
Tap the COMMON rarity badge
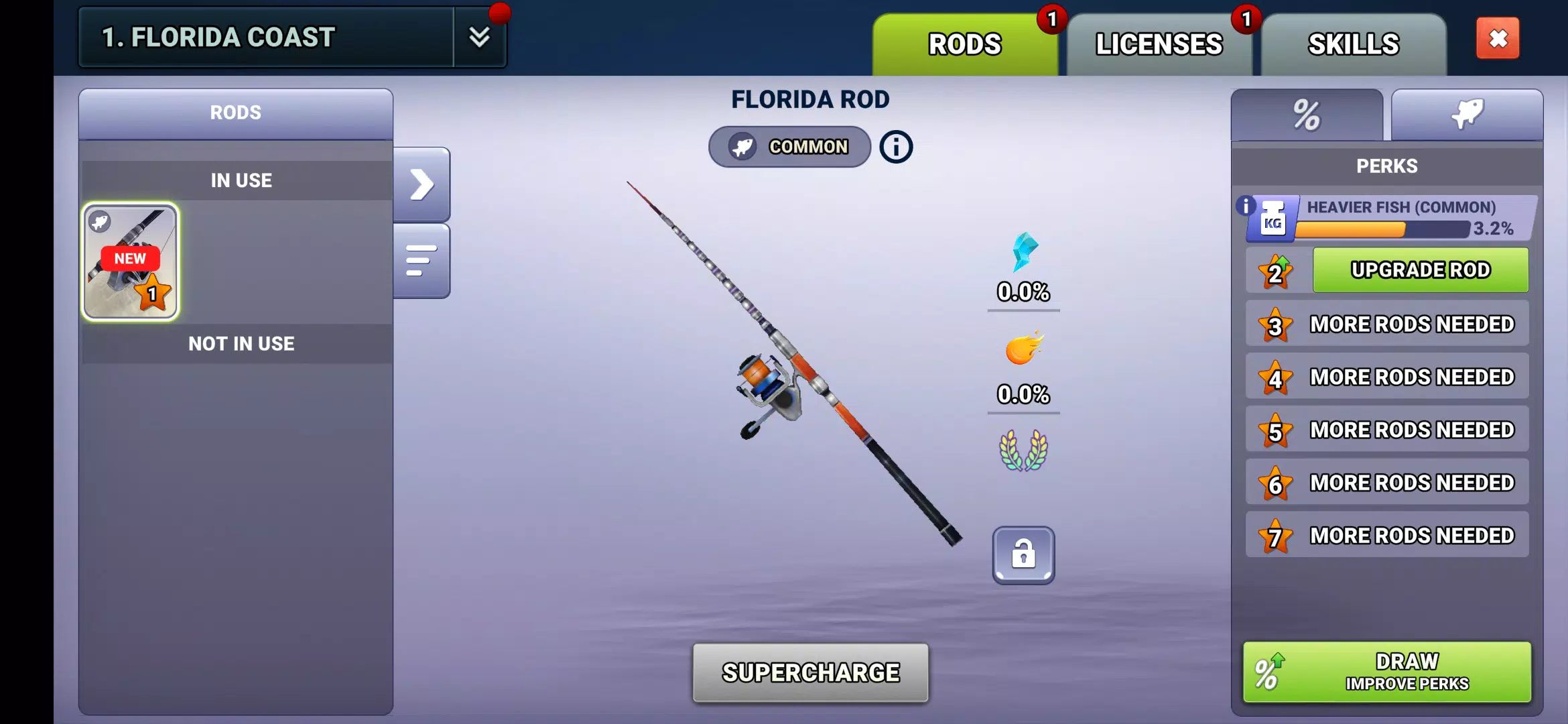(789, 147)
